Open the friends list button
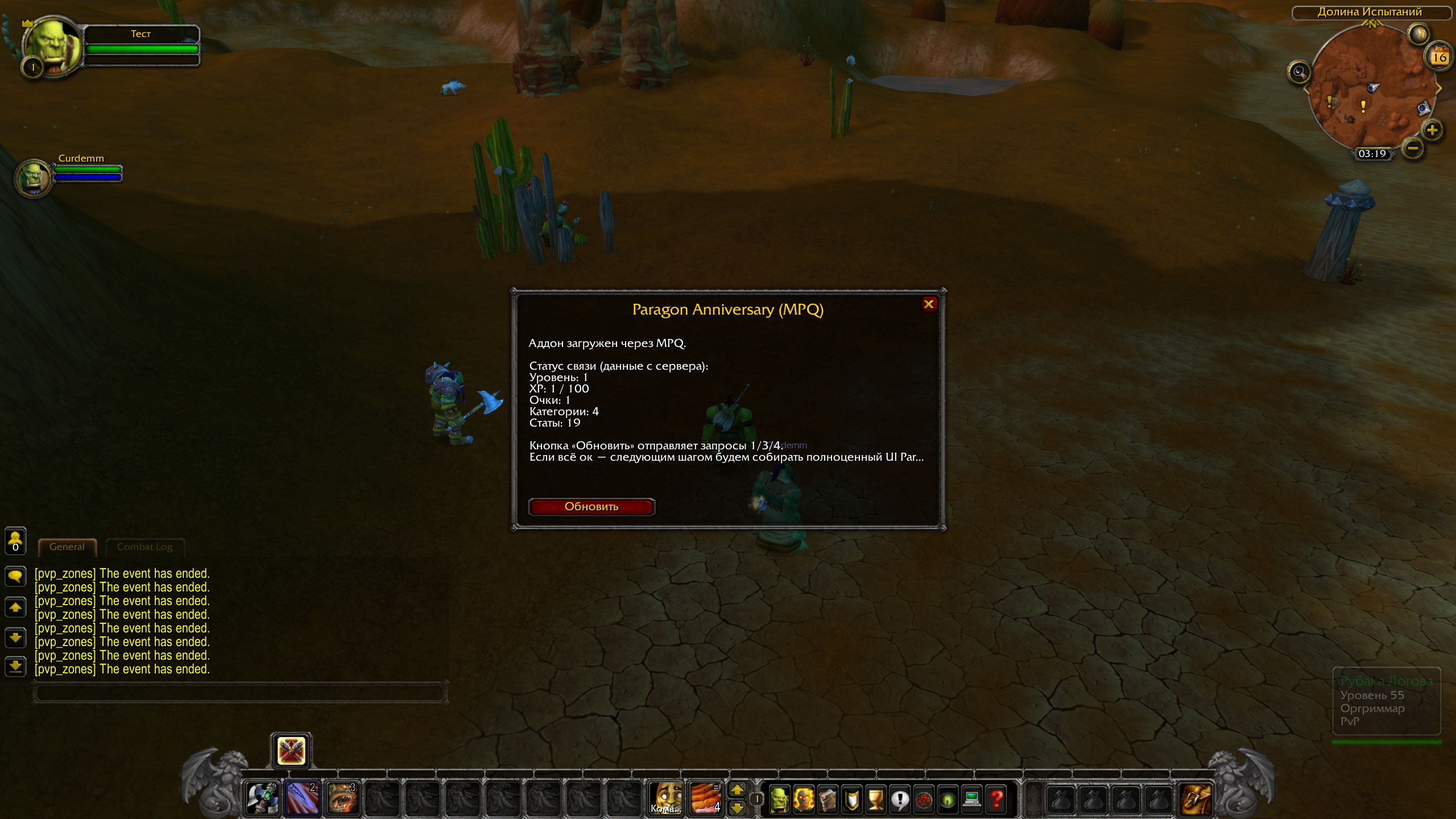The height and width of the screenshot is (819, 1456). 15,540
